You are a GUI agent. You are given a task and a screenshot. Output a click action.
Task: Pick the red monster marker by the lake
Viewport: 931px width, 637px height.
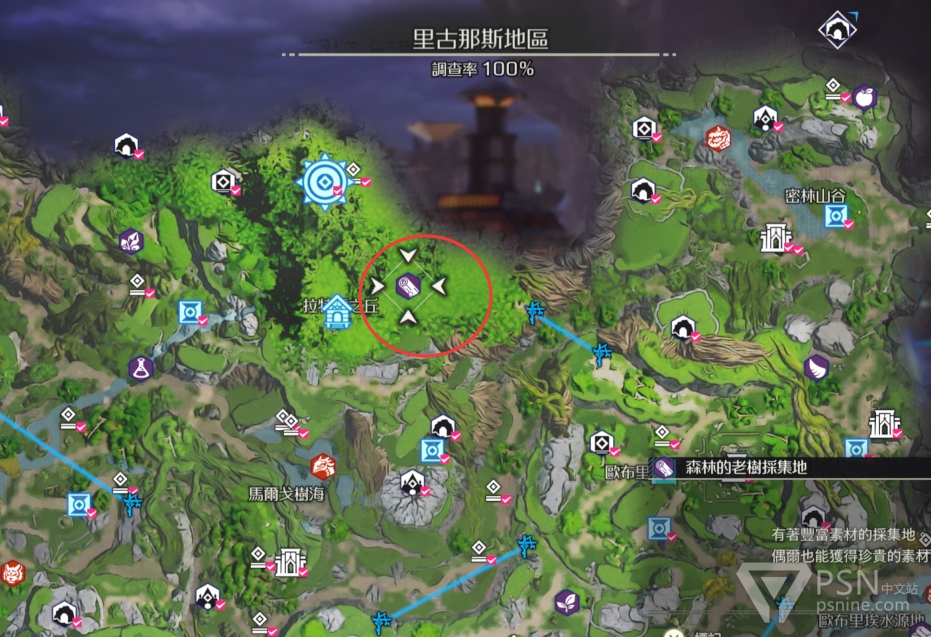click(x=717, y=137)
